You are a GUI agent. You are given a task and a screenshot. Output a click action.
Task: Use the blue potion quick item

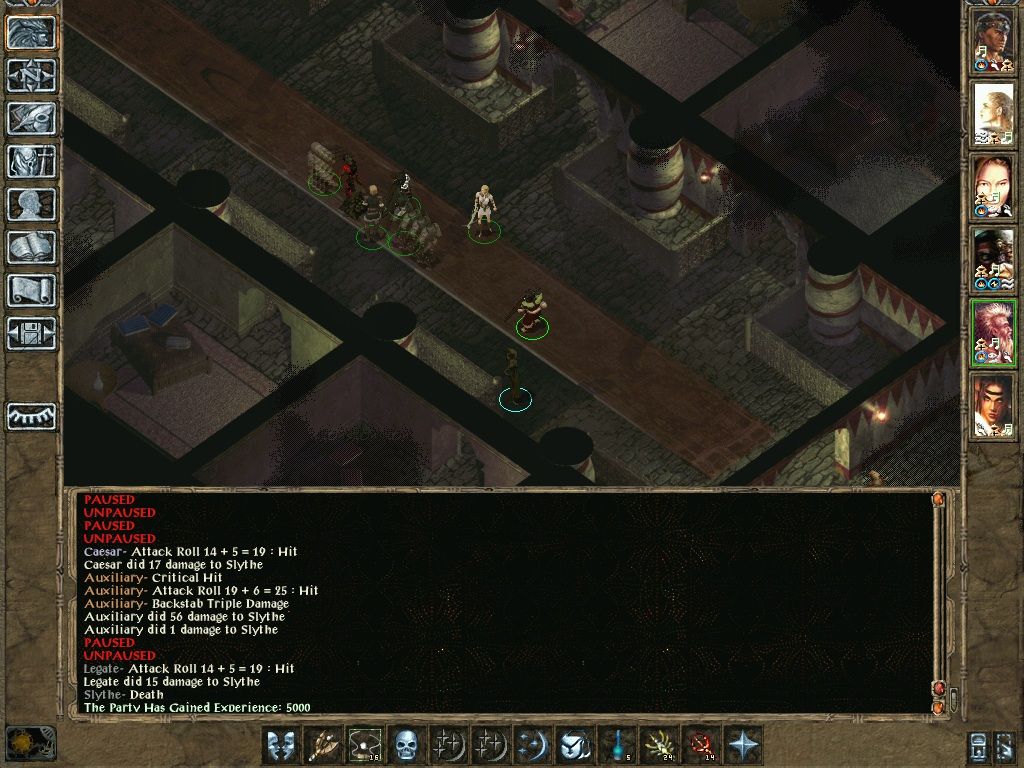(x=617, y=746)
